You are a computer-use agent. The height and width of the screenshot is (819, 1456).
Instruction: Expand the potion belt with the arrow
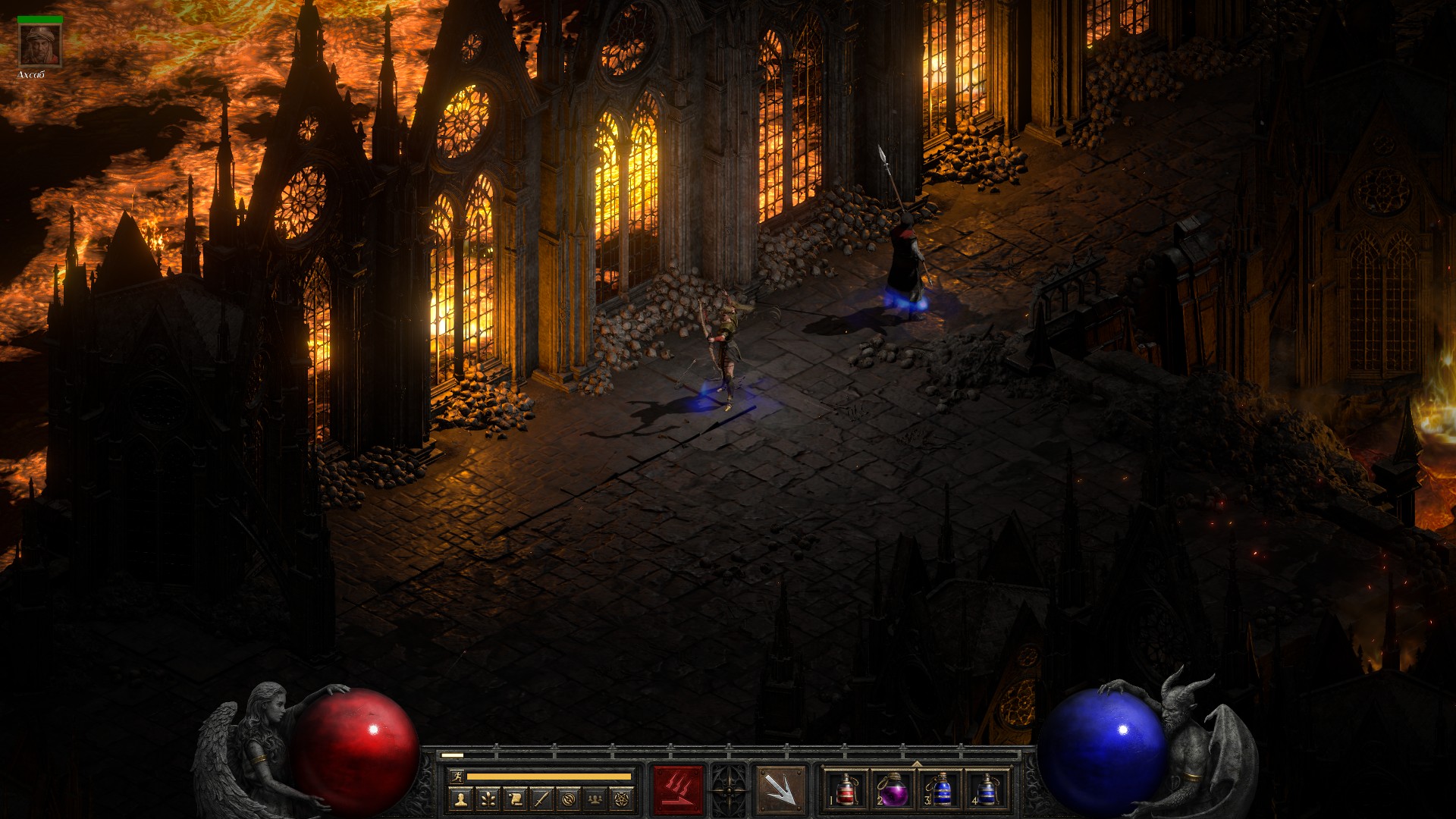pyautogui.click(x=916, y=764)
